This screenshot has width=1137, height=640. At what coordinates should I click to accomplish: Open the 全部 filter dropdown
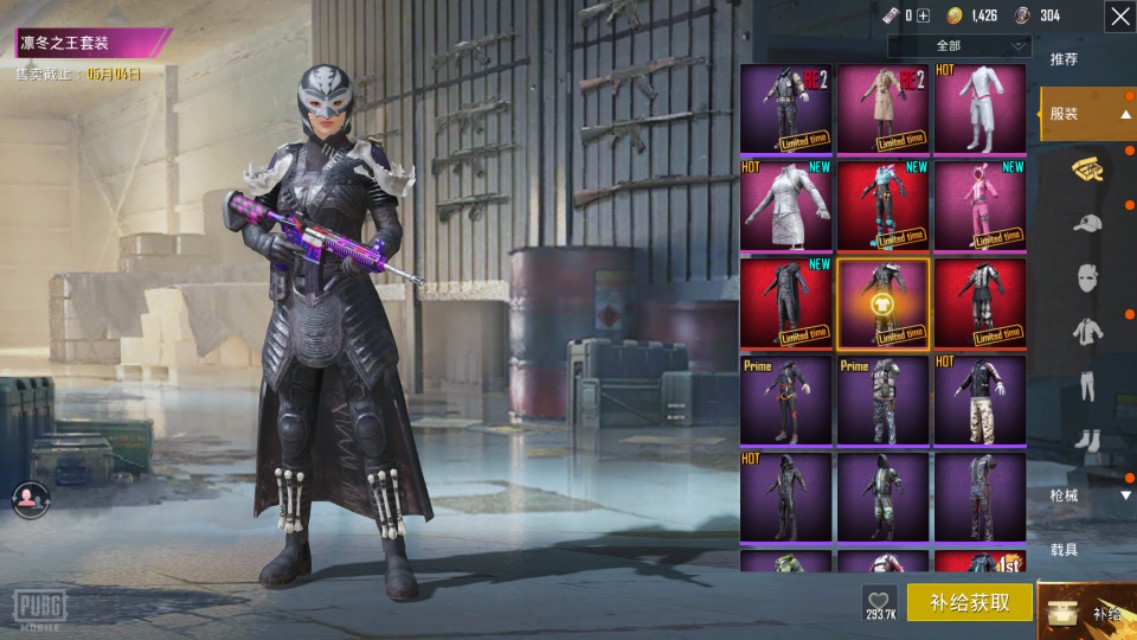(959, 46)
